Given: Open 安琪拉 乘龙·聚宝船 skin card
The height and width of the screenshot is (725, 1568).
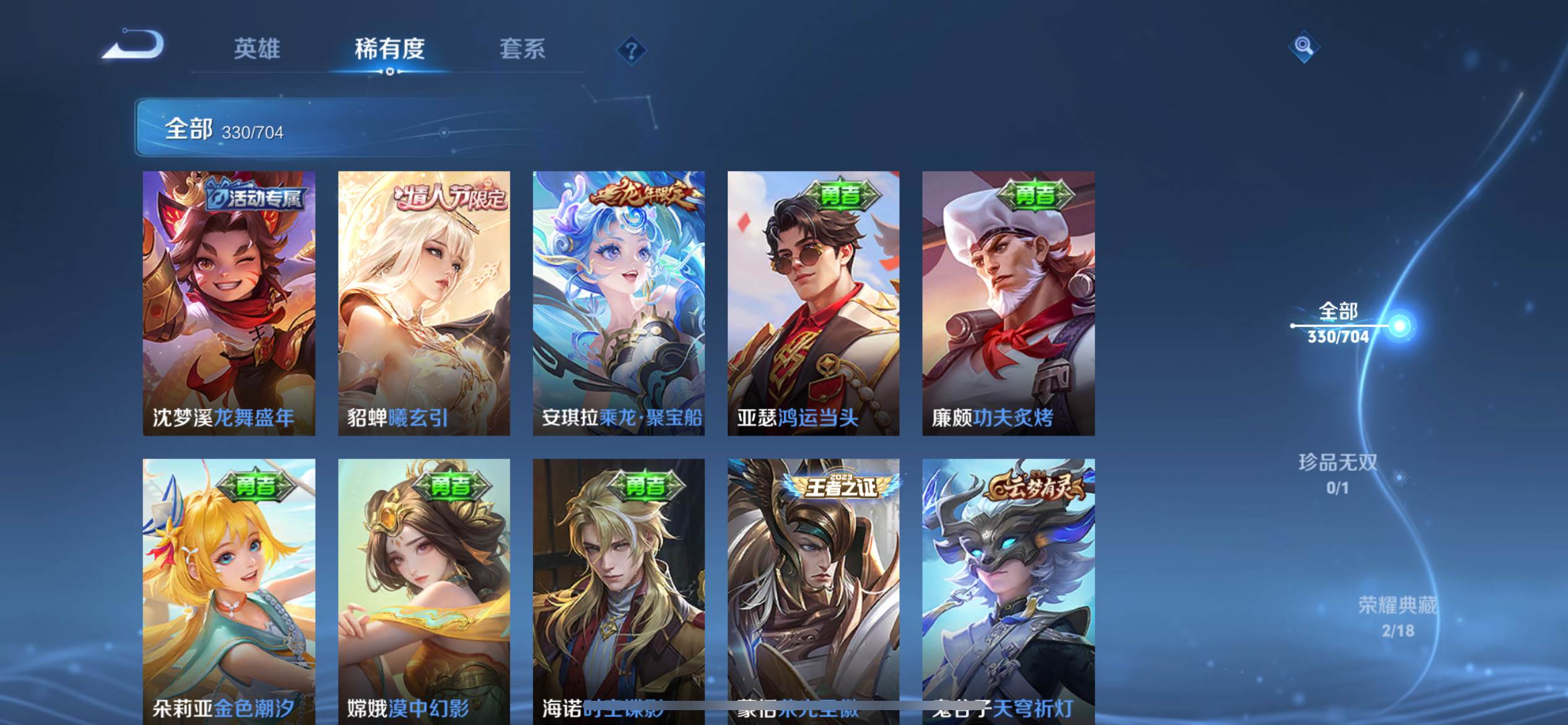Looking at the screenshot, I should click(x=619, y=303).
